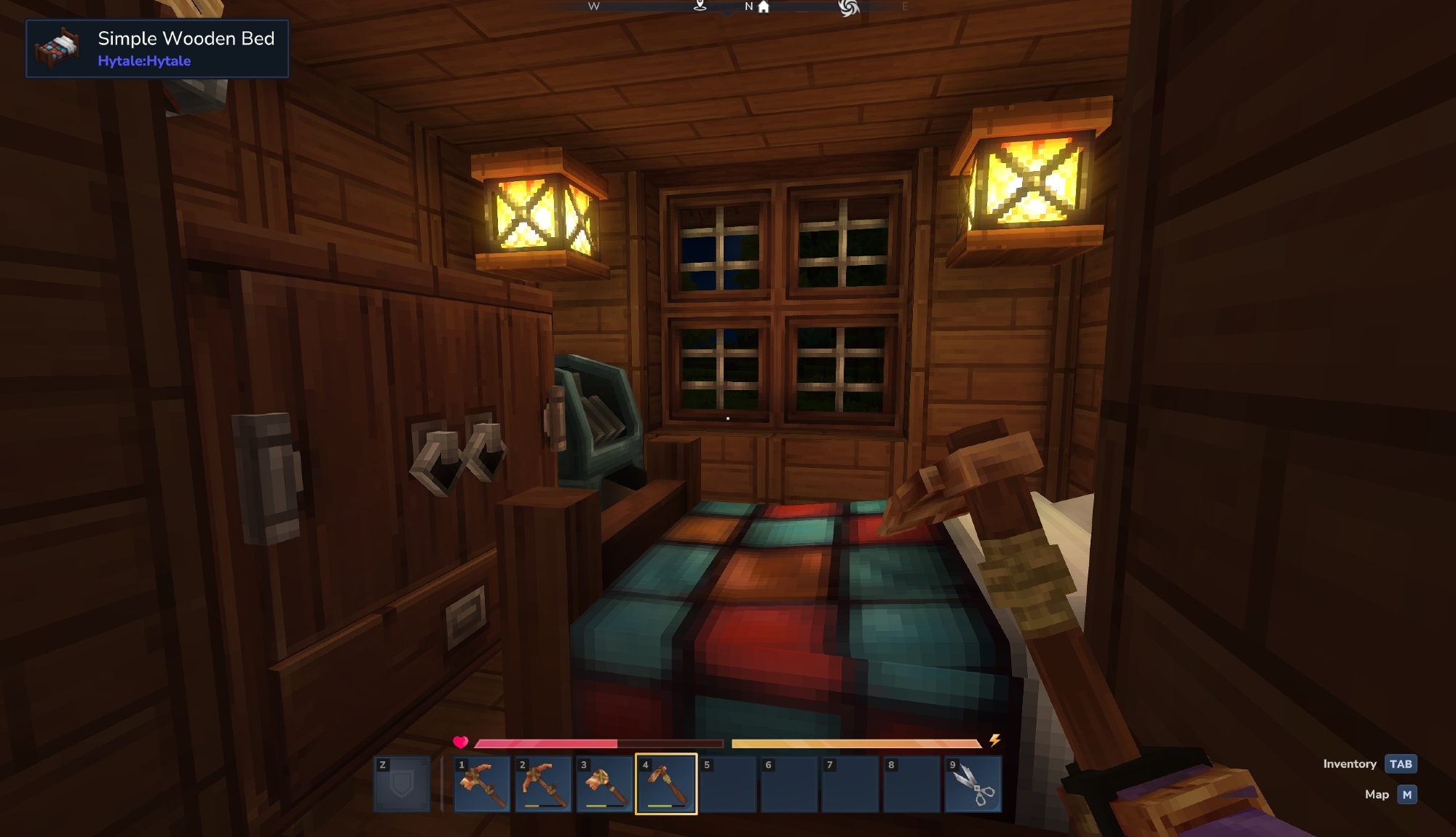Select the crude tool in hotbar slot 1
1456x837 pixels.
point(481,784)
